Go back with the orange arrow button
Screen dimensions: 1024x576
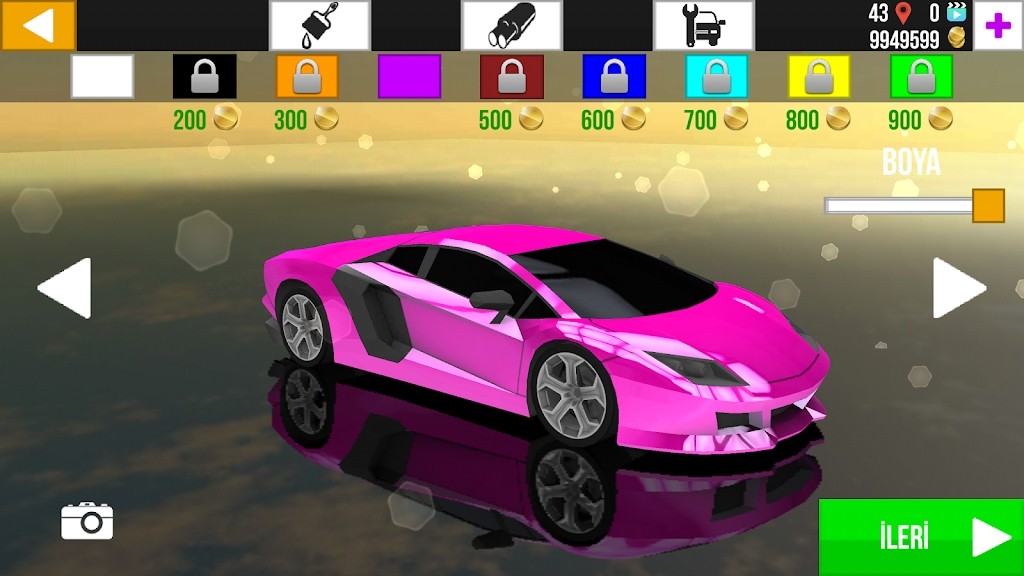(x=38, y=25)
